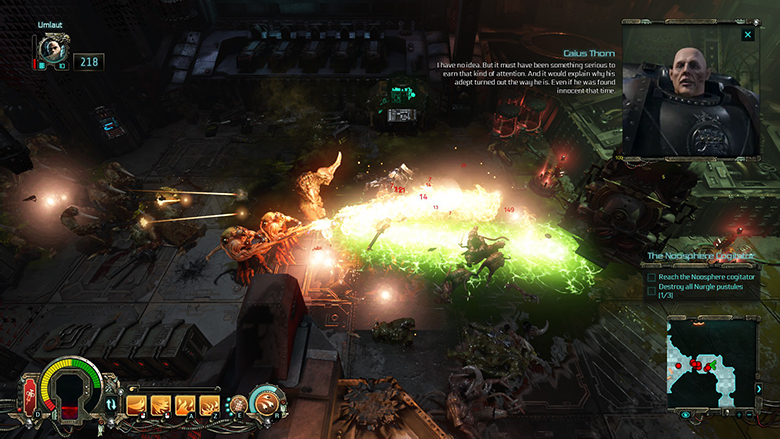This screenshot has width=780, height=439.
Task: Activate the small round ability beside skill bar
Action: click(239, 404)
